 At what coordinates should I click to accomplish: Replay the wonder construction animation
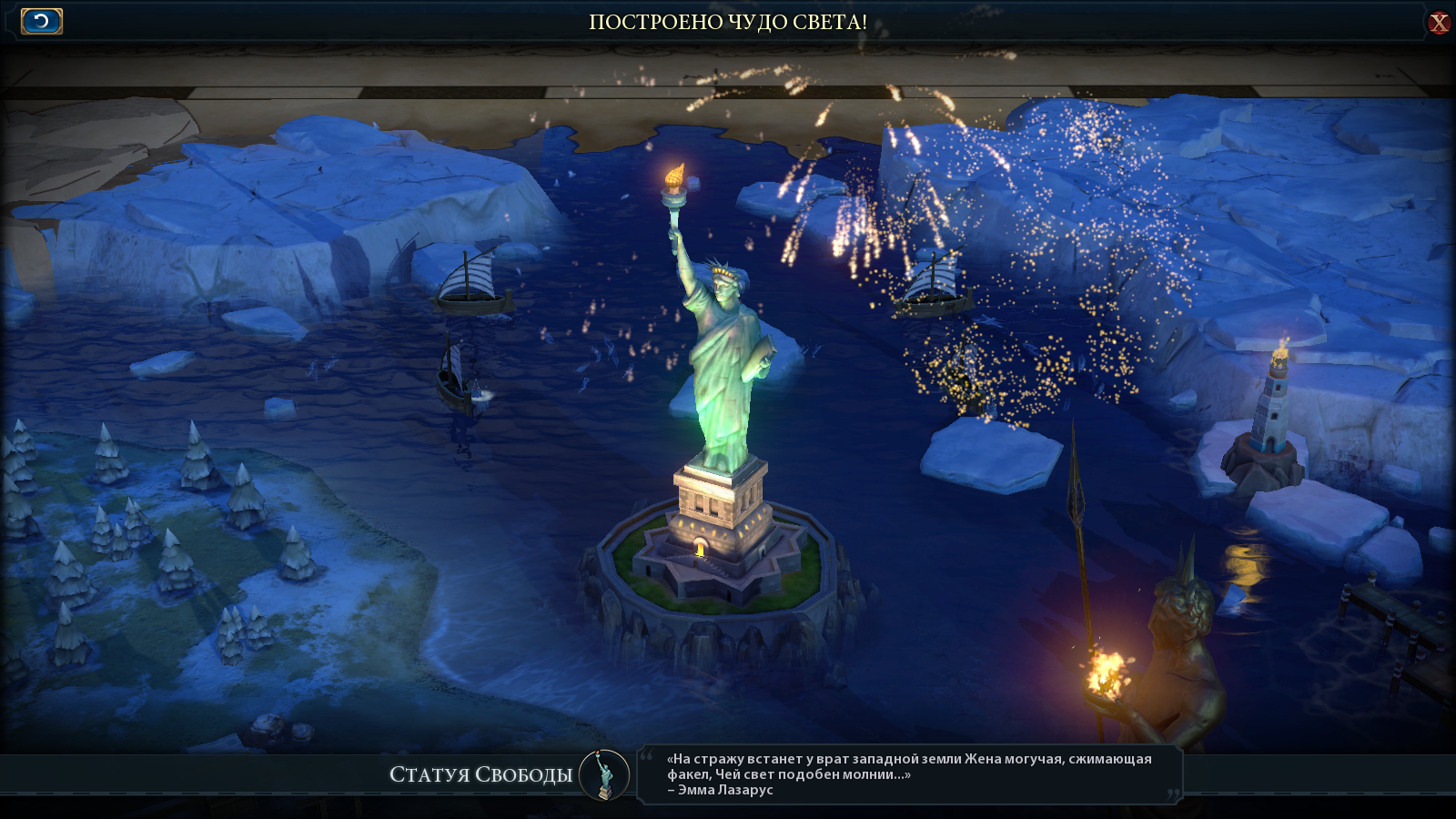(x=42, y=21)
